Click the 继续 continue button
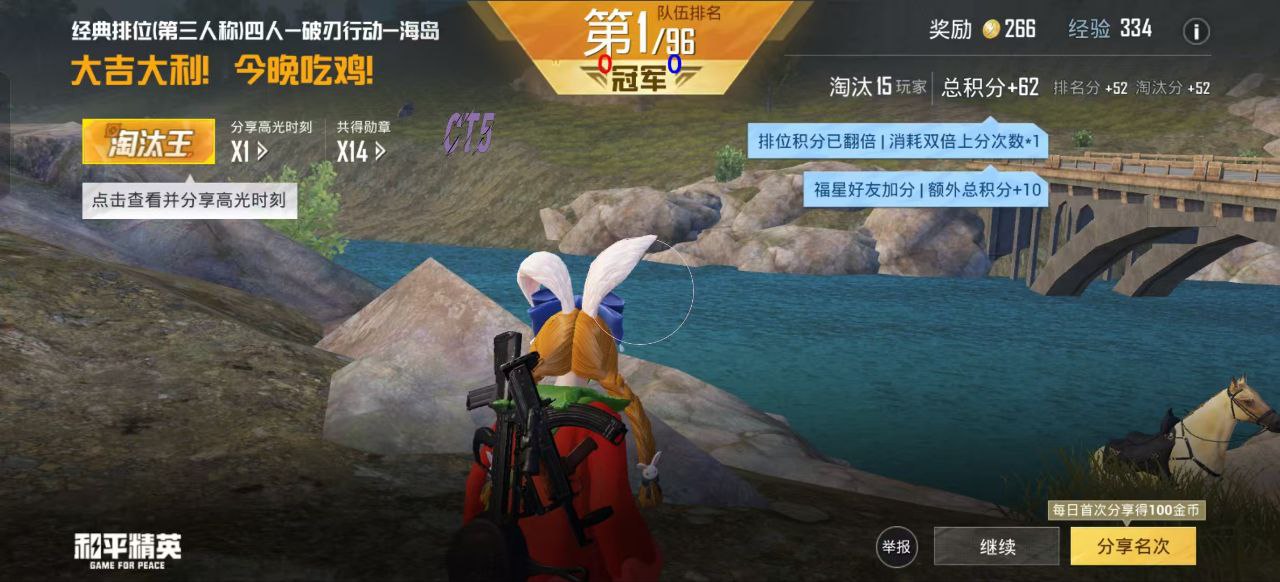 coord(996,547)
